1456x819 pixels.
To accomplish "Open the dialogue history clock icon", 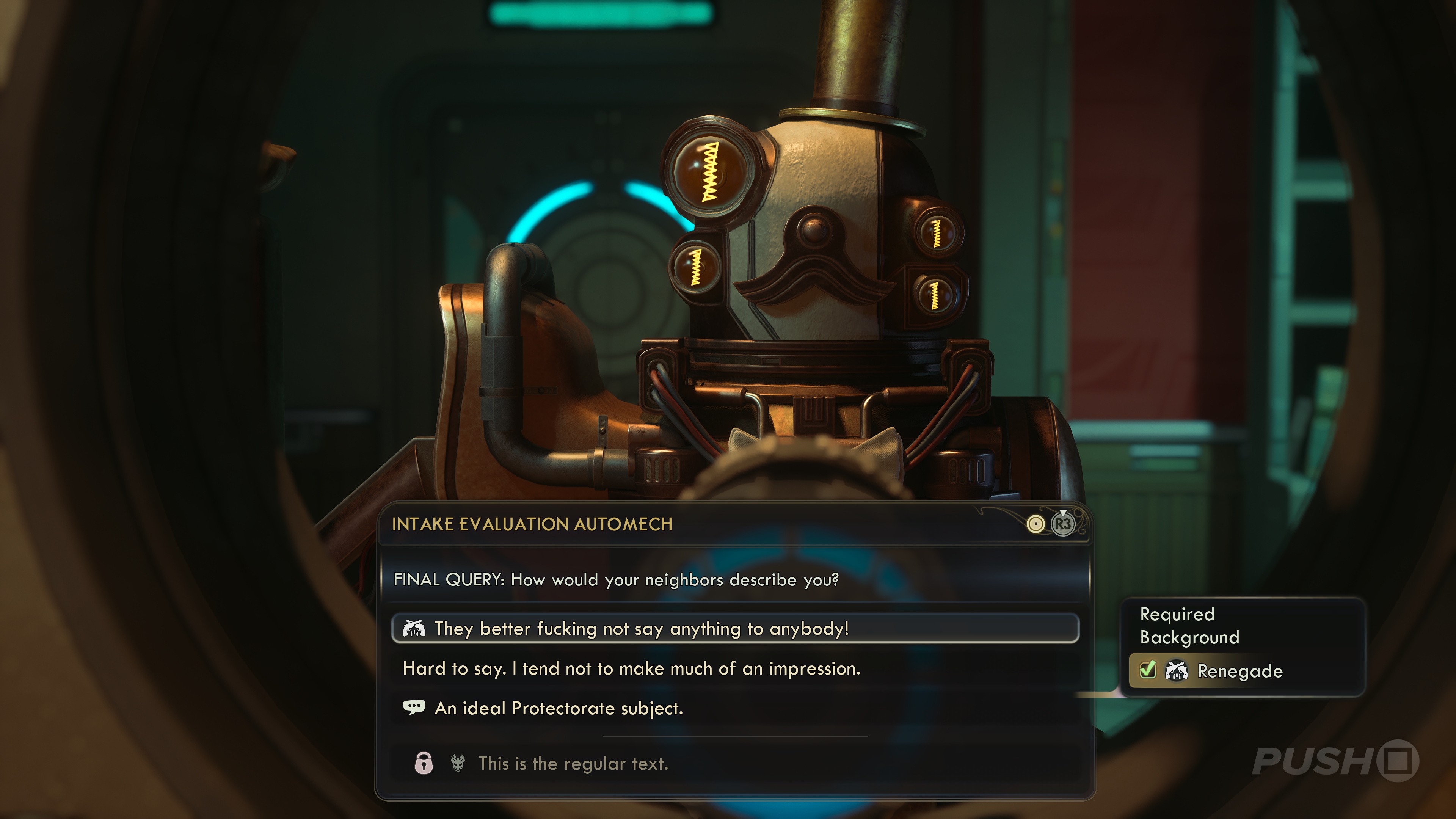I will [x=1035, y=524].
